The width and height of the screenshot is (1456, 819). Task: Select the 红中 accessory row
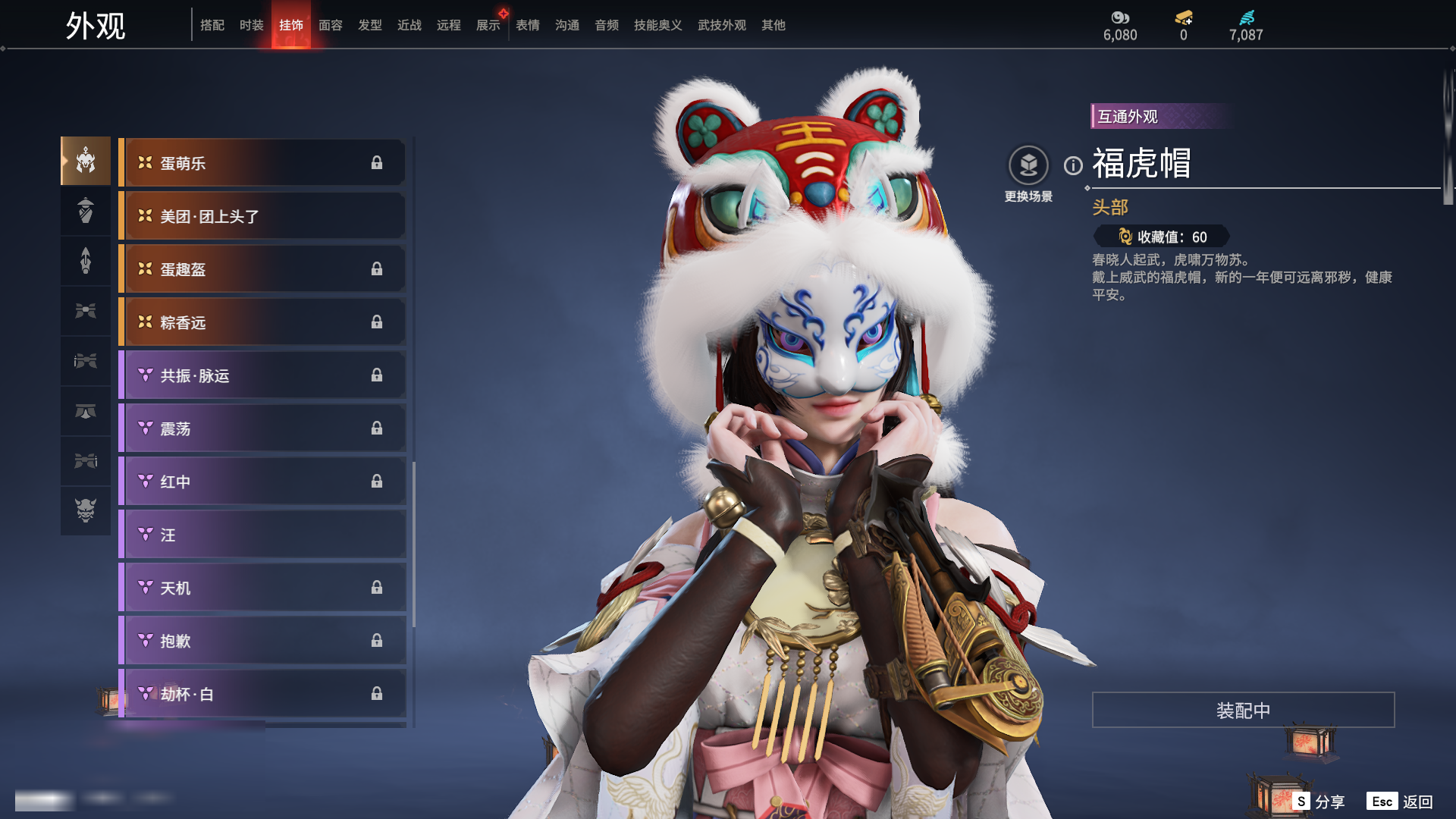pos(262,482)
